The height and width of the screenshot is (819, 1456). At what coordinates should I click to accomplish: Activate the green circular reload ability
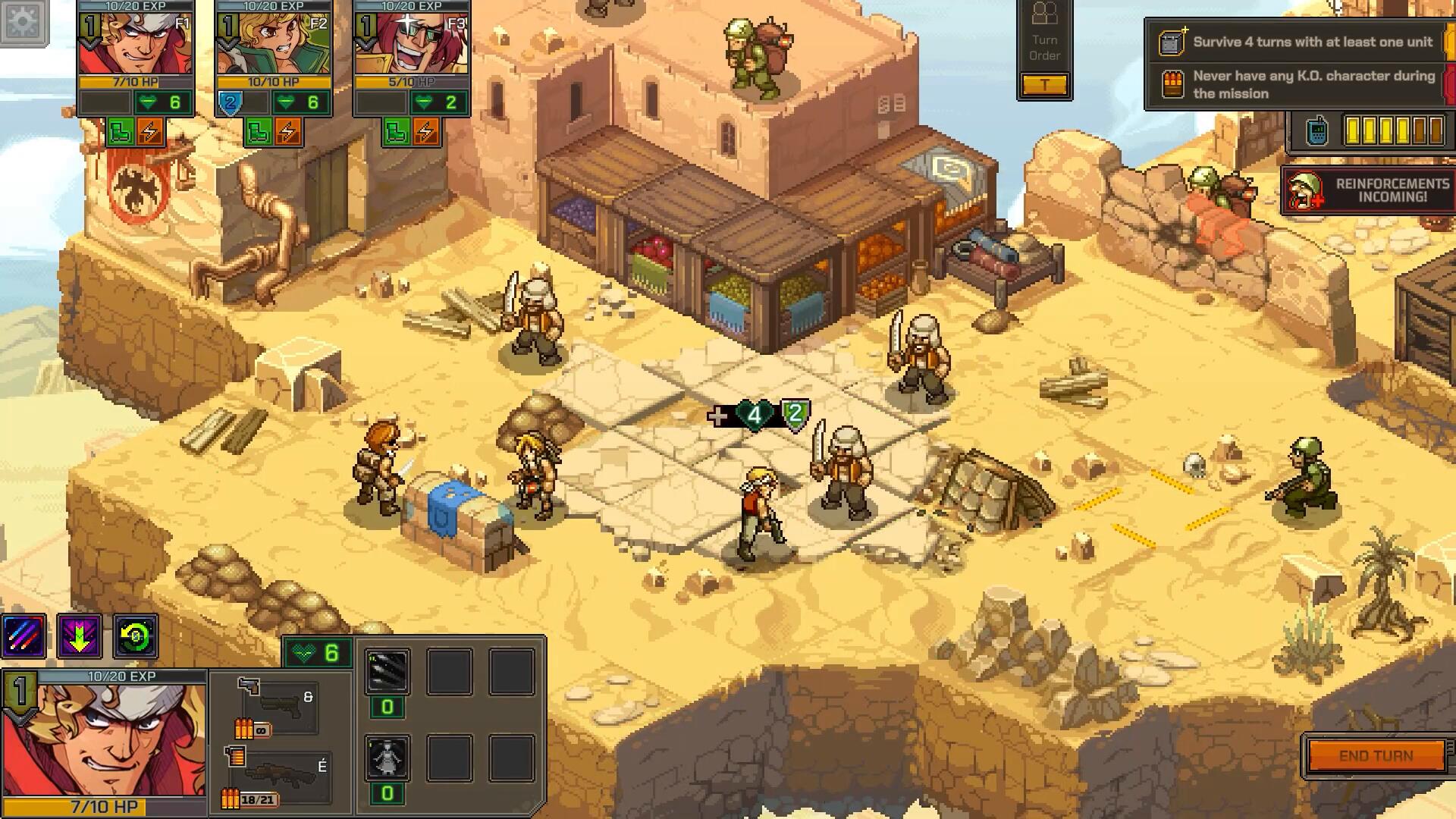pos(136,635)
